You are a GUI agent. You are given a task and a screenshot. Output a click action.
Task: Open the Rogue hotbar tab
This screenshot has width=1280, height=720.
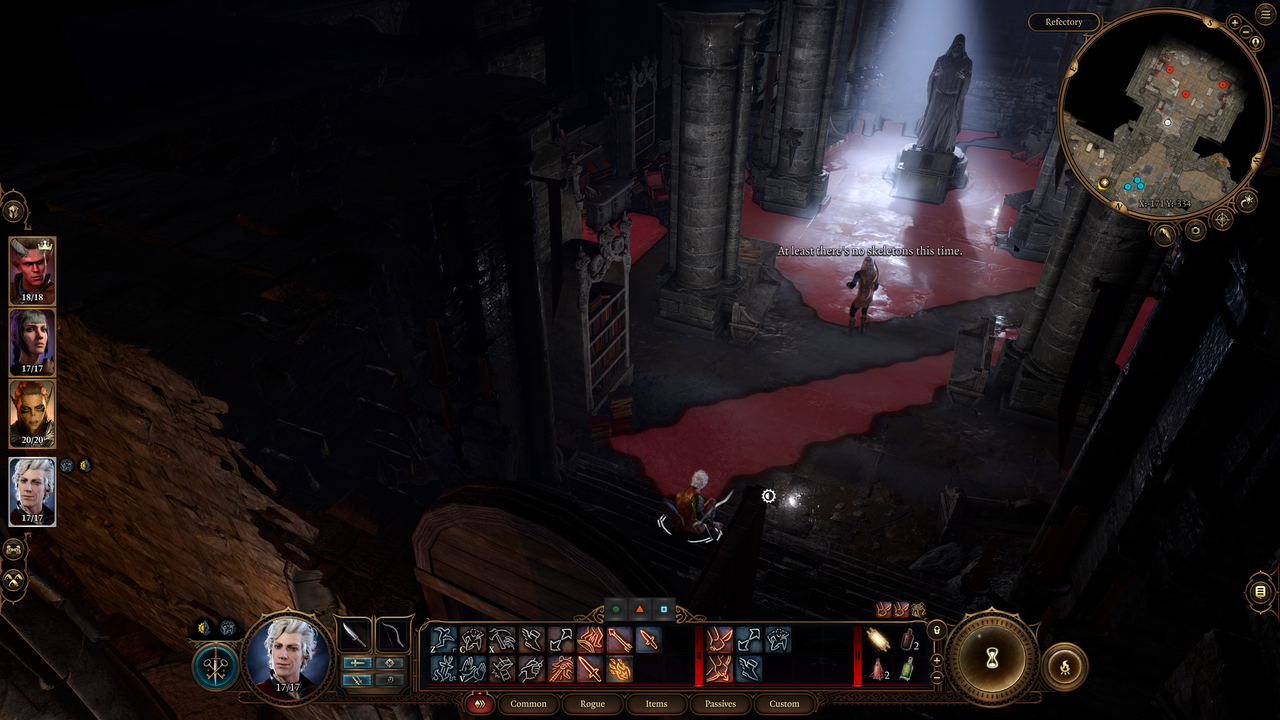click(x=592, y=703)
